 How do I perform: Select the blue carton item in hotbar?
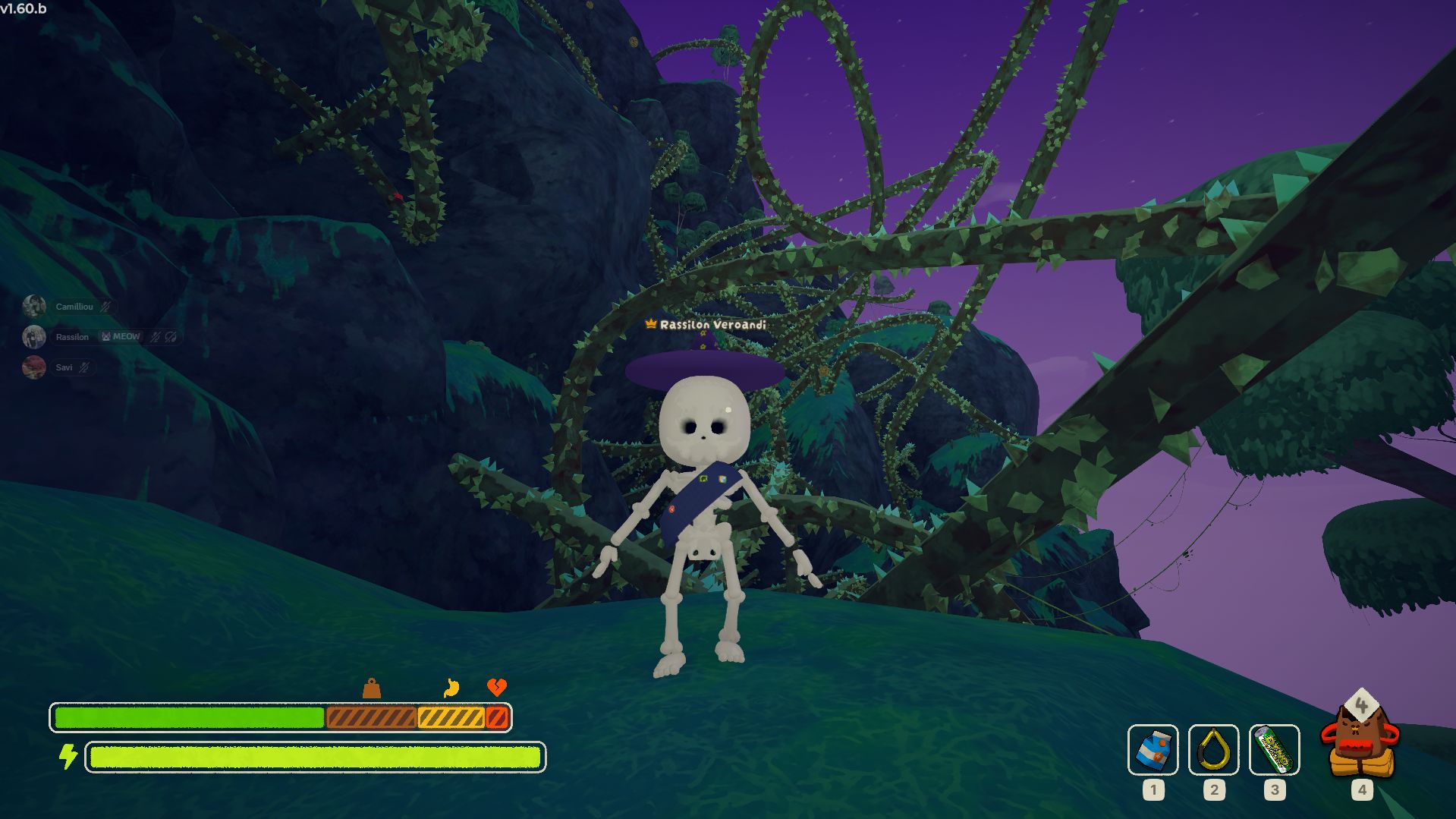1153,750
